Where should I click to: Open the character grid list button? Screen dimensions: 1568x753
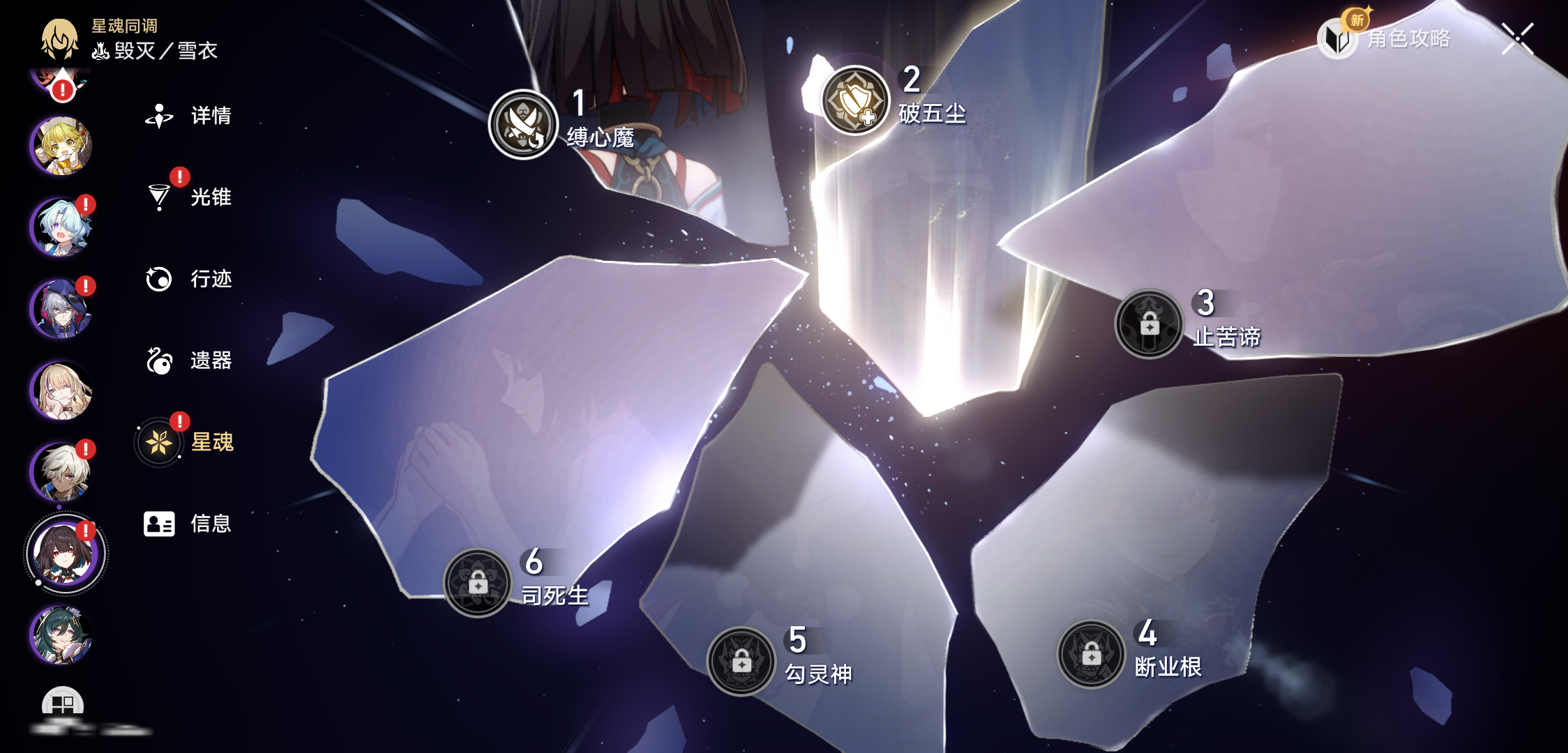pos(63,704)
